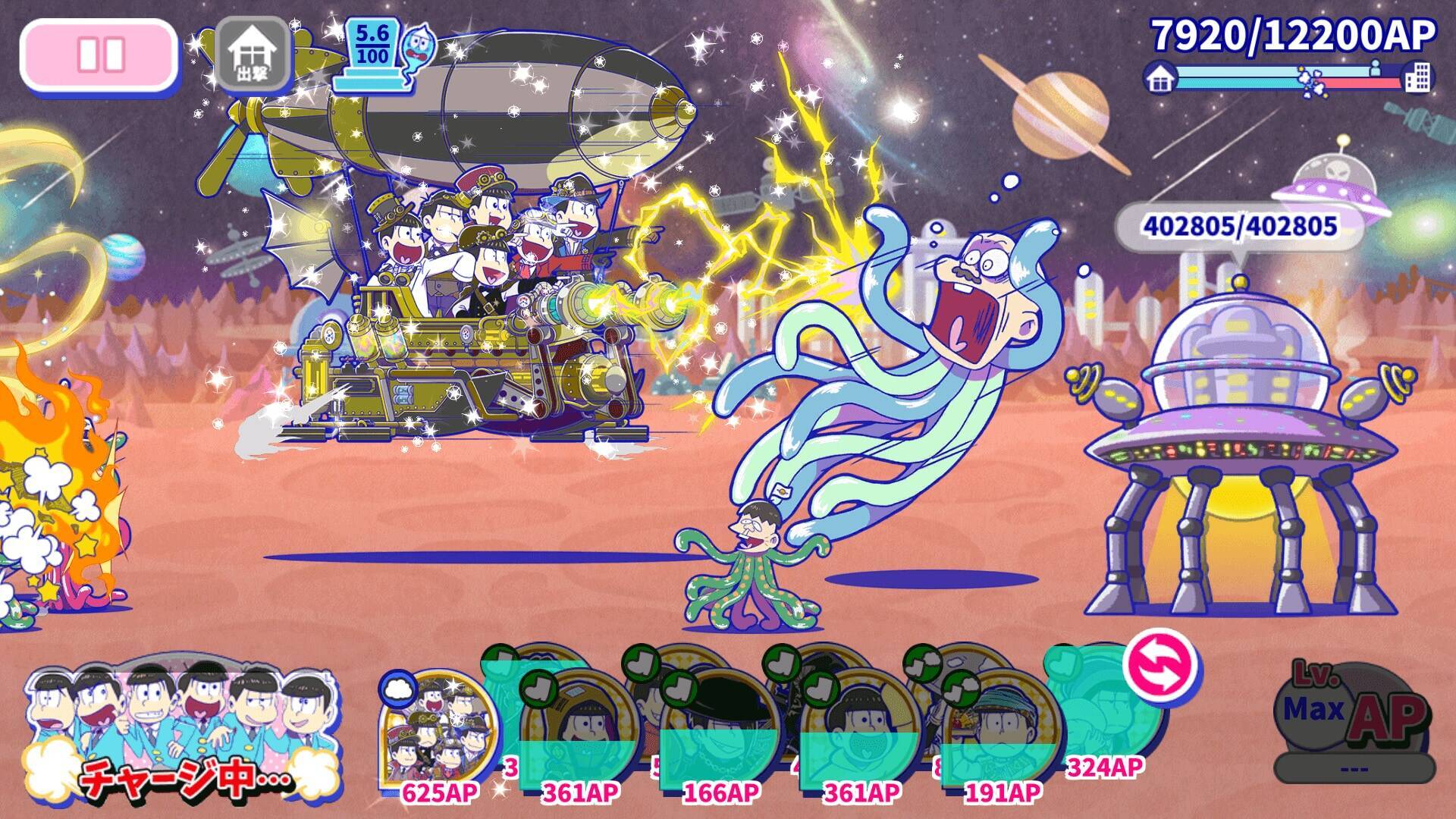Screen dimensions: 1456x819
Task: Upgrade AP with the Lv. Max AP button
Action: pos(1354,717)
